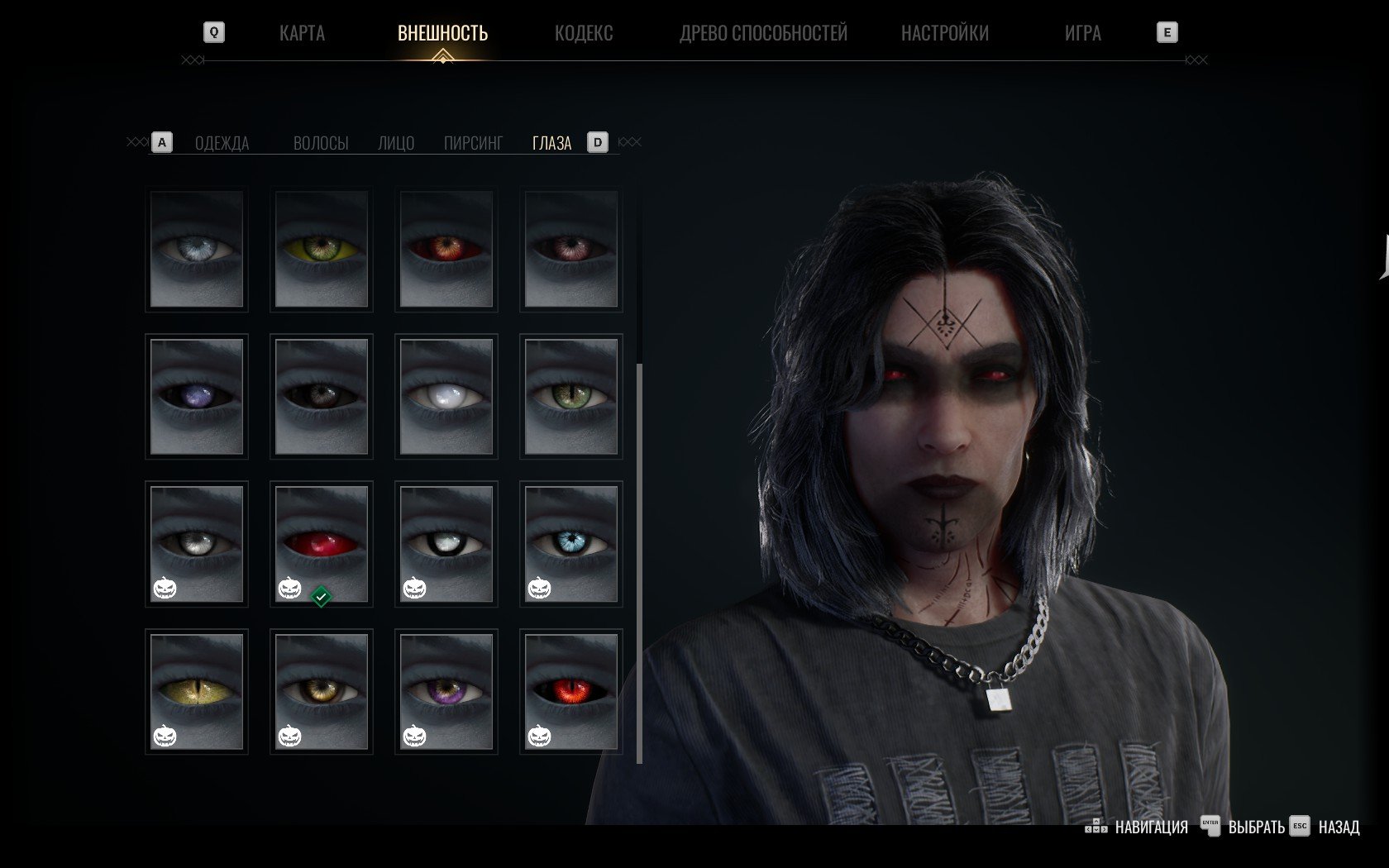The width and height of the screenshot is (1389, 868).
Task: Click the eye list scrollbar
Action: click(640, 562)
